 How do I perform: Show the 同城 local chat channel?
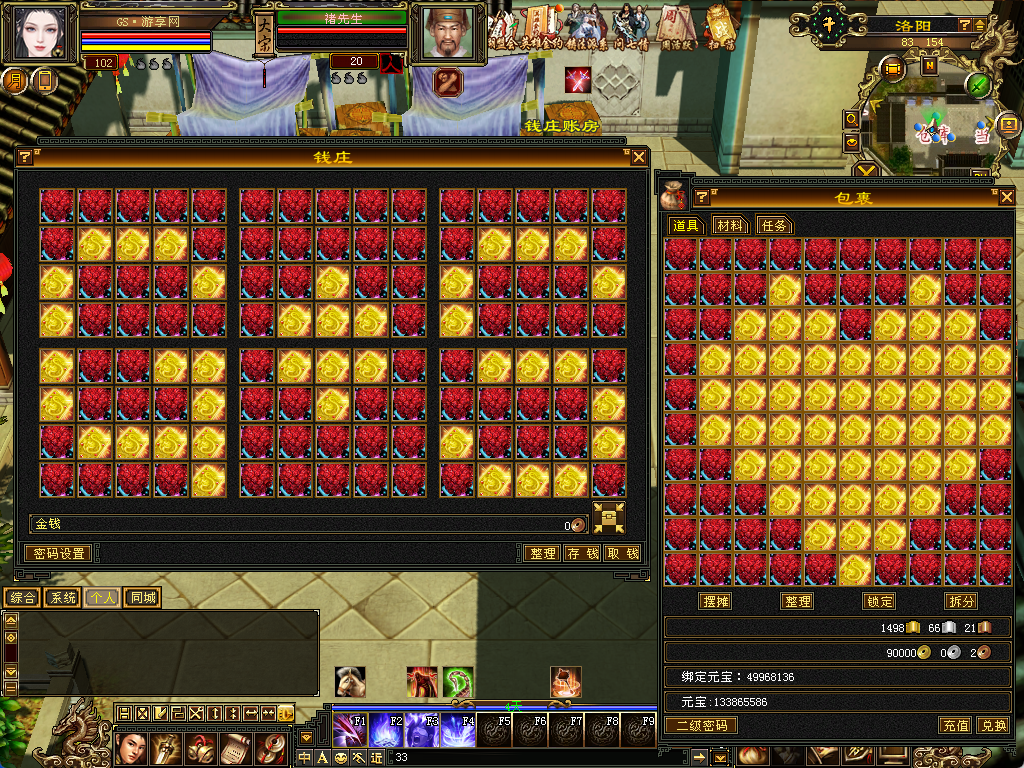coord(143,598)
